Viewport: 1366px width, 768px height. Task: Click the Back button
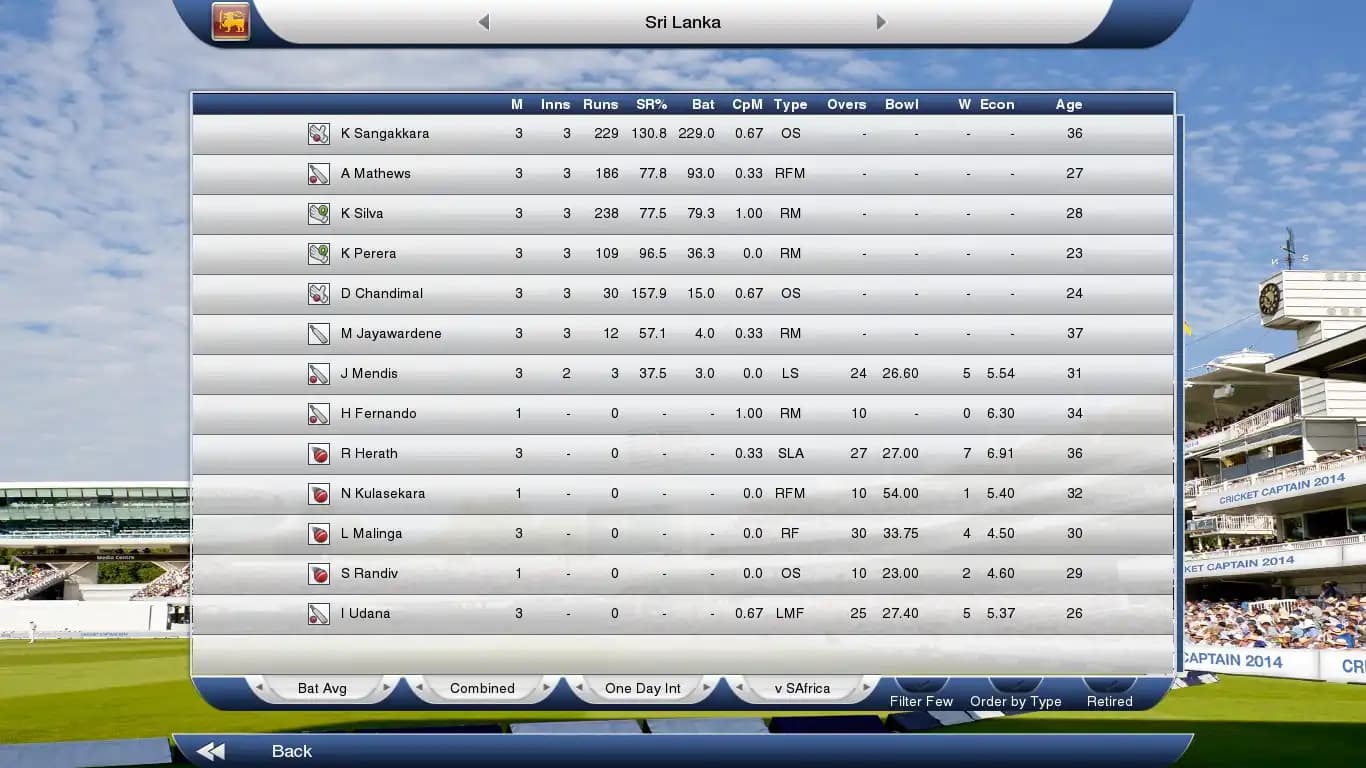tap(290, 750)
